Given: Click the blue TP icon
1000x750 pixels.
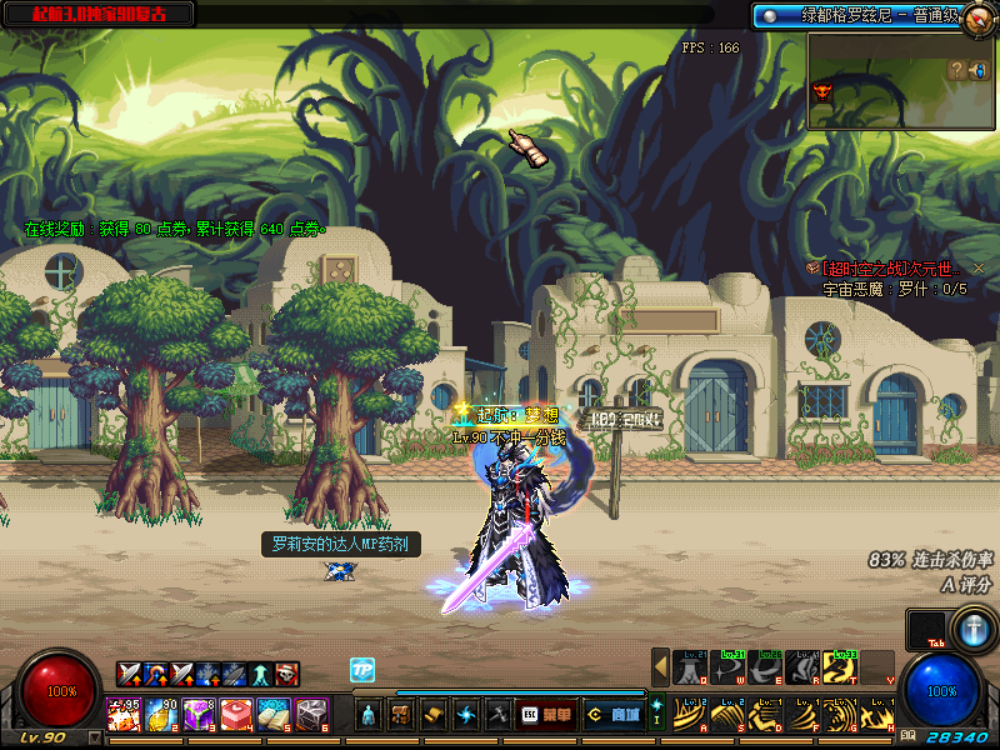Looking at the screenshot, I should 362,670.
